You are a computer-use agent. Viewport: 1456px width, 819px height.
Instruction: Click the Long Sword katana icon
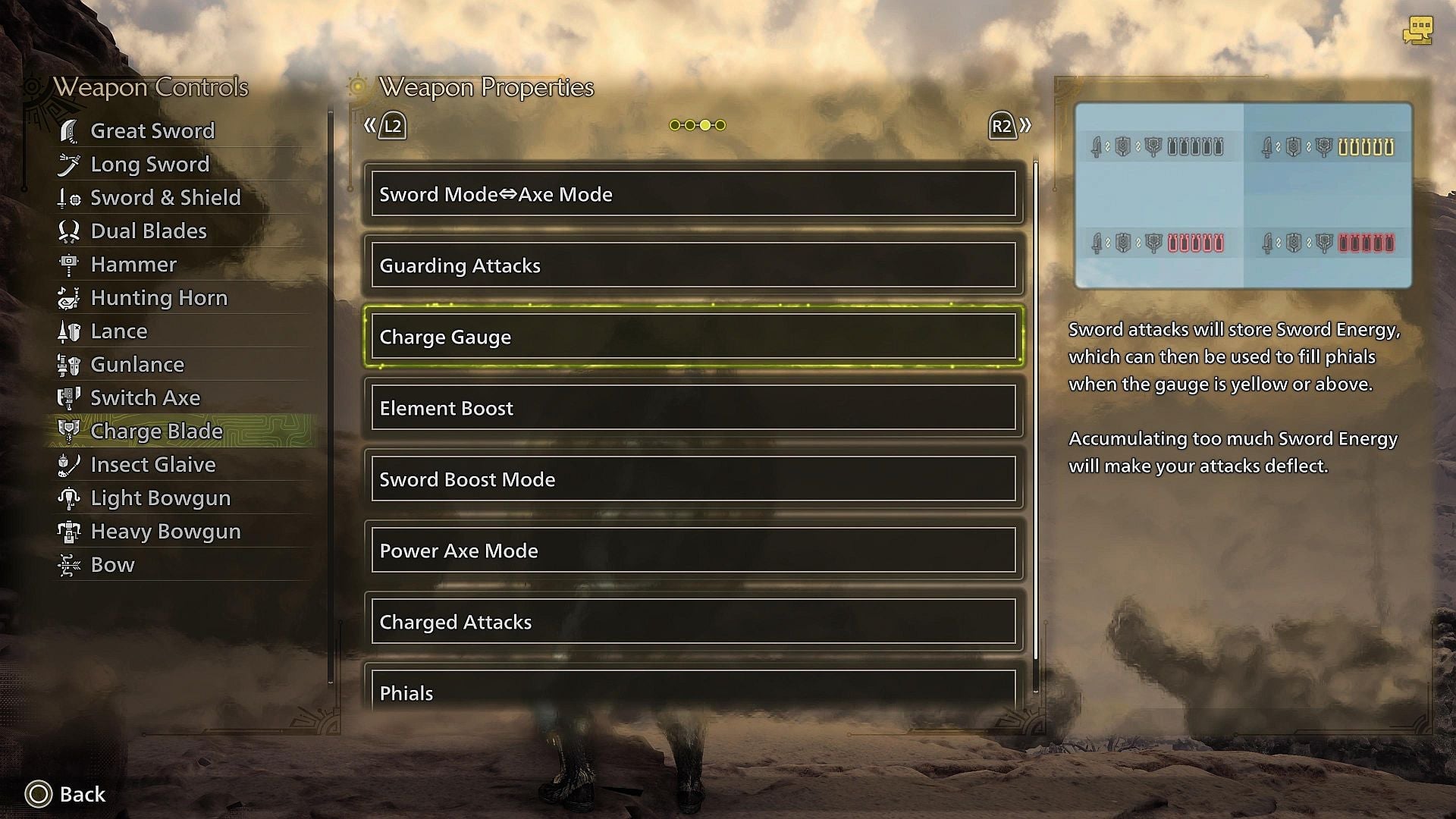71,164
